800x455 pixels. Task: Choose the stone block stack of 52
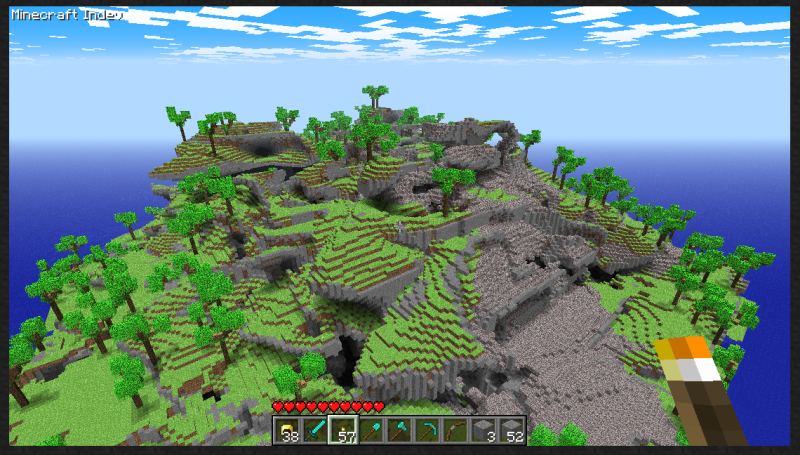point(511,430)
